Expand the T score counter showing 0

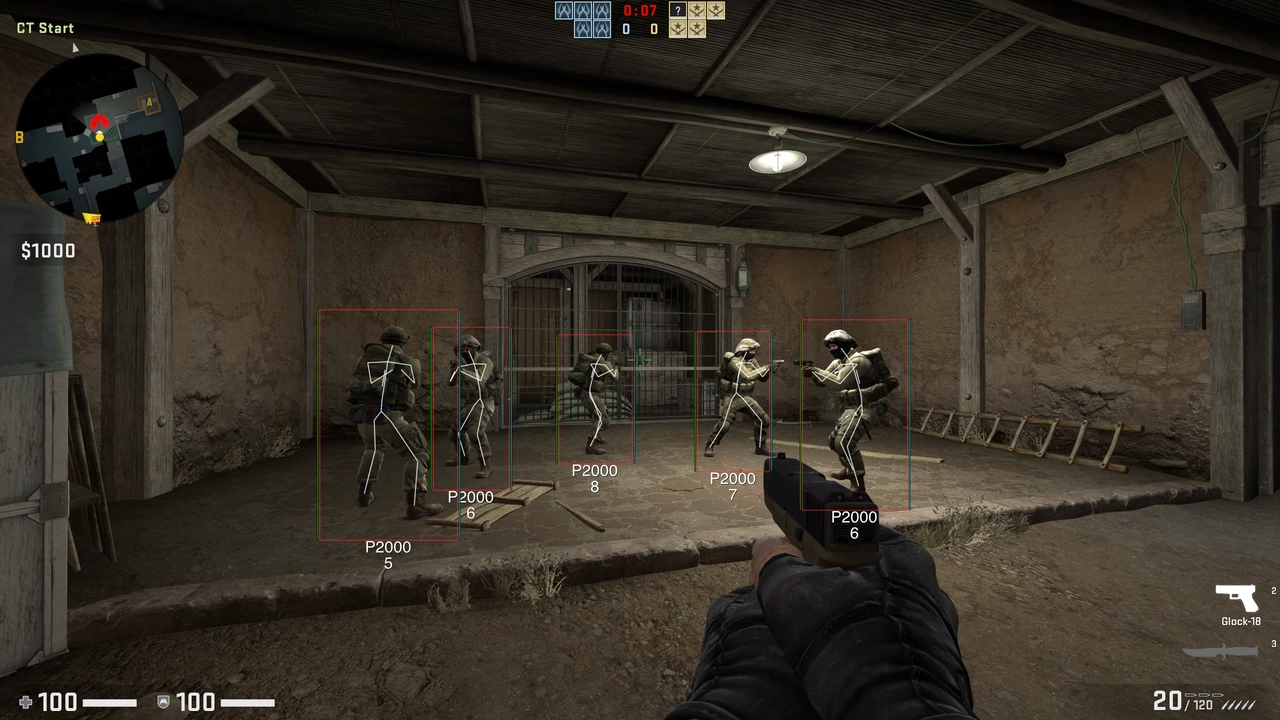click(x=654, y=28)
